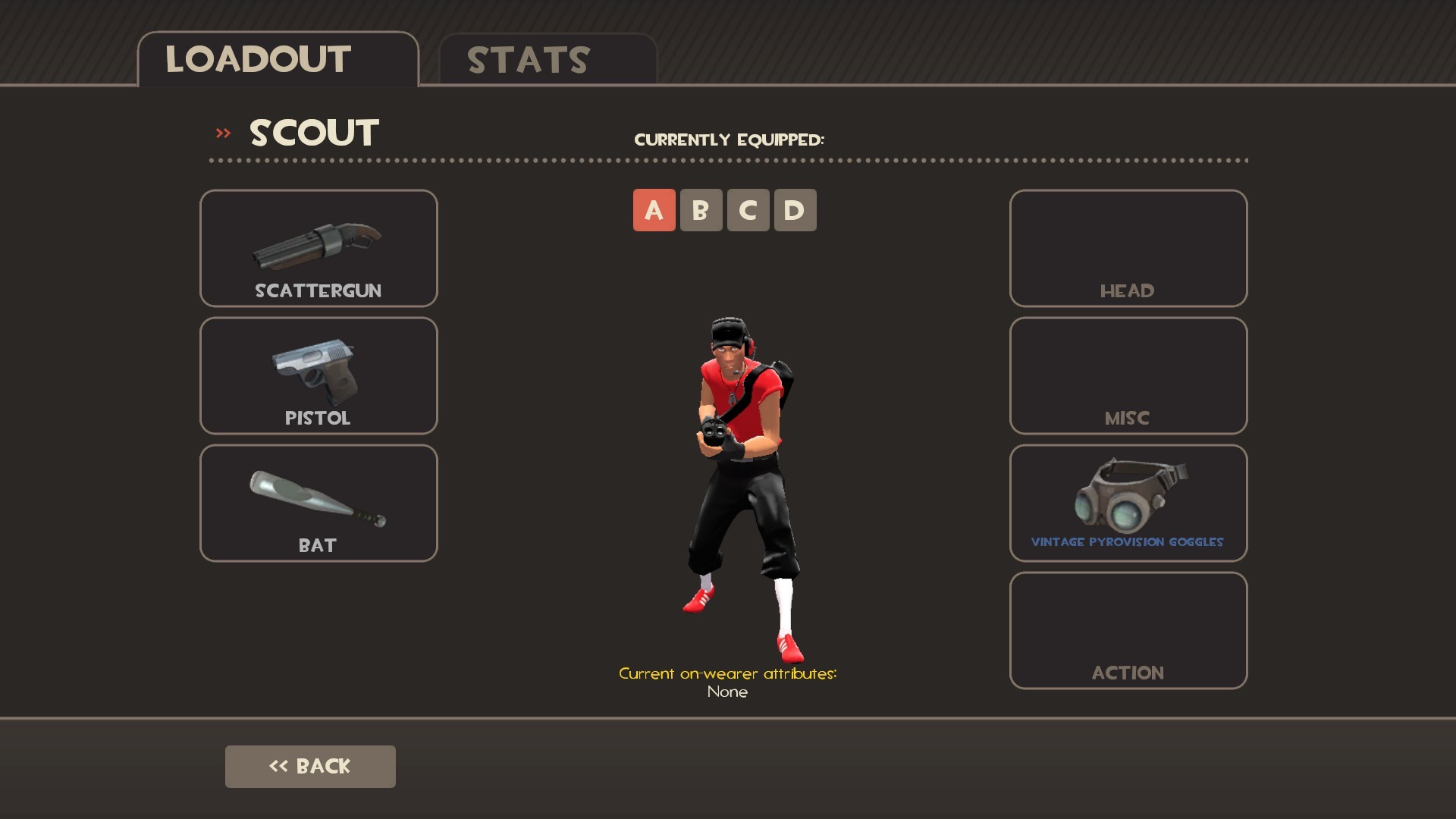Select the Bat weapon slot
The width and height of the screenshot is (1456, 819).
click(x=318, y=502)
